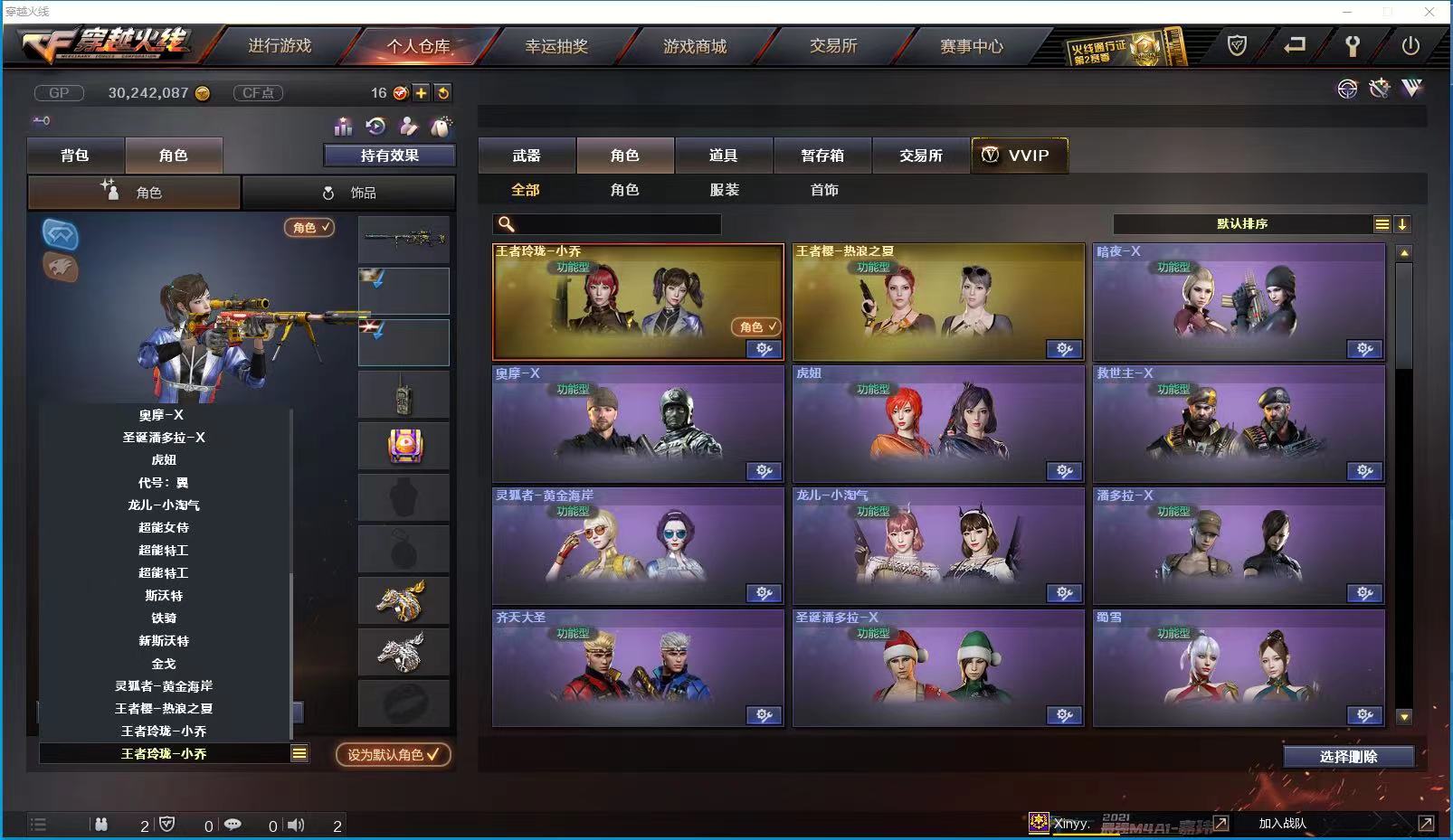Image resolution: width=1453 pixels, height=840 pixels.
Task: Toggle the 设为默认角色 default character checkbox
Action: pyautogui.click(x=394, y=756)
